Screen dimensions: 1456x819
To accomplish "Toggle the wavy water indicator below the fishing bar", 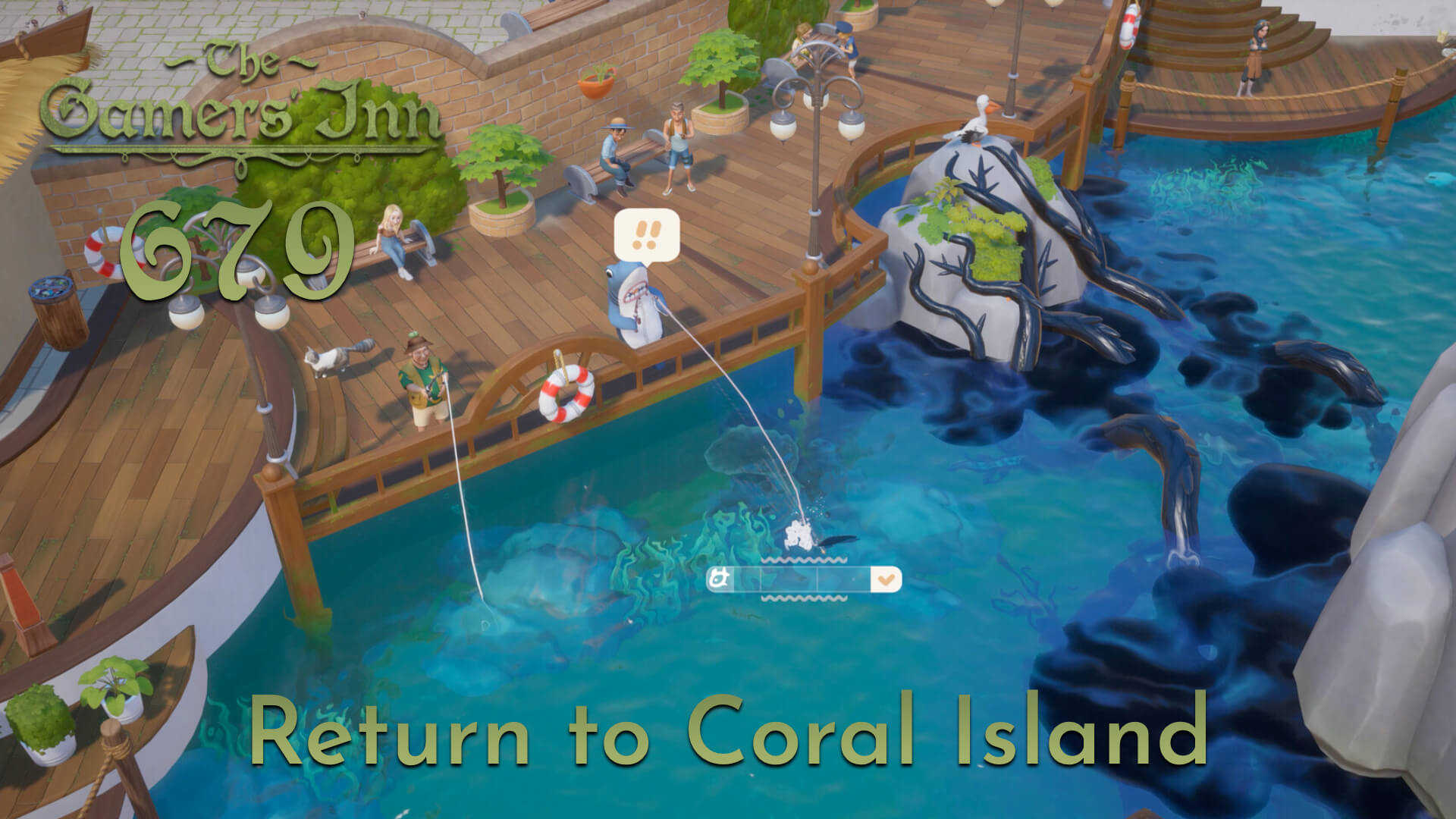I will coord(804,600).
